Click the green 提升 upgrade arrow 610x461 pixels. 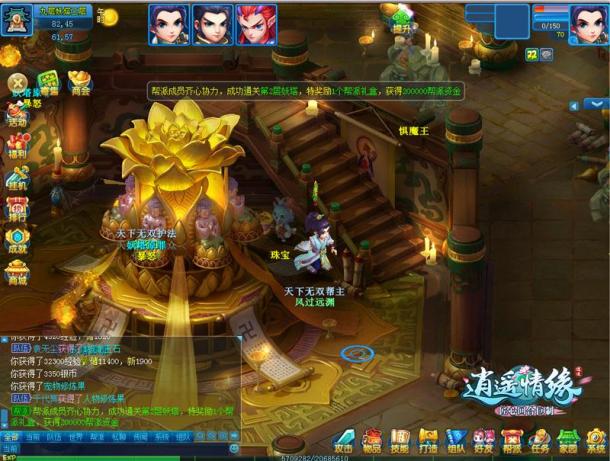pyautogui.click(x=402, y=17)
